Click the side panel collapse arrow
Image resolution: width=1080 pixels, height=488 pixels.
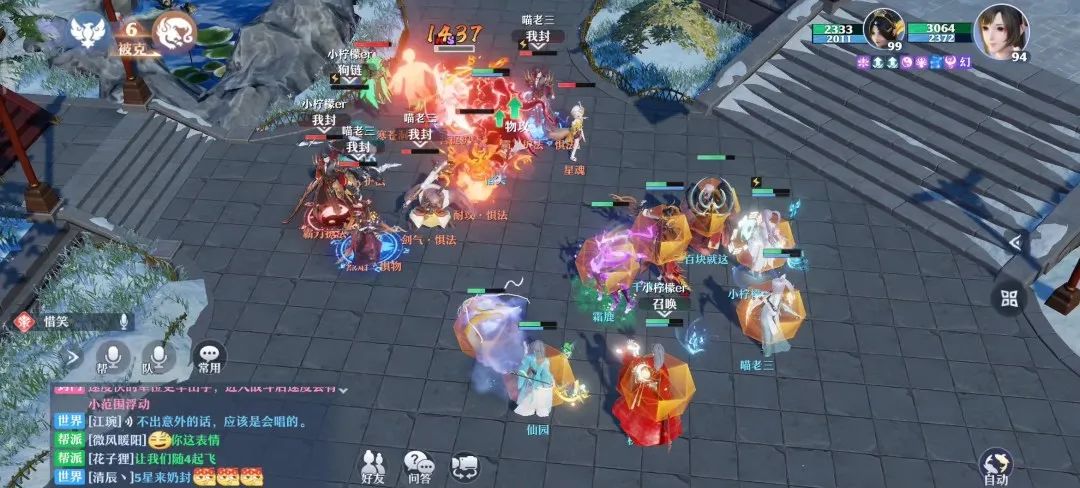point(1014,242)
